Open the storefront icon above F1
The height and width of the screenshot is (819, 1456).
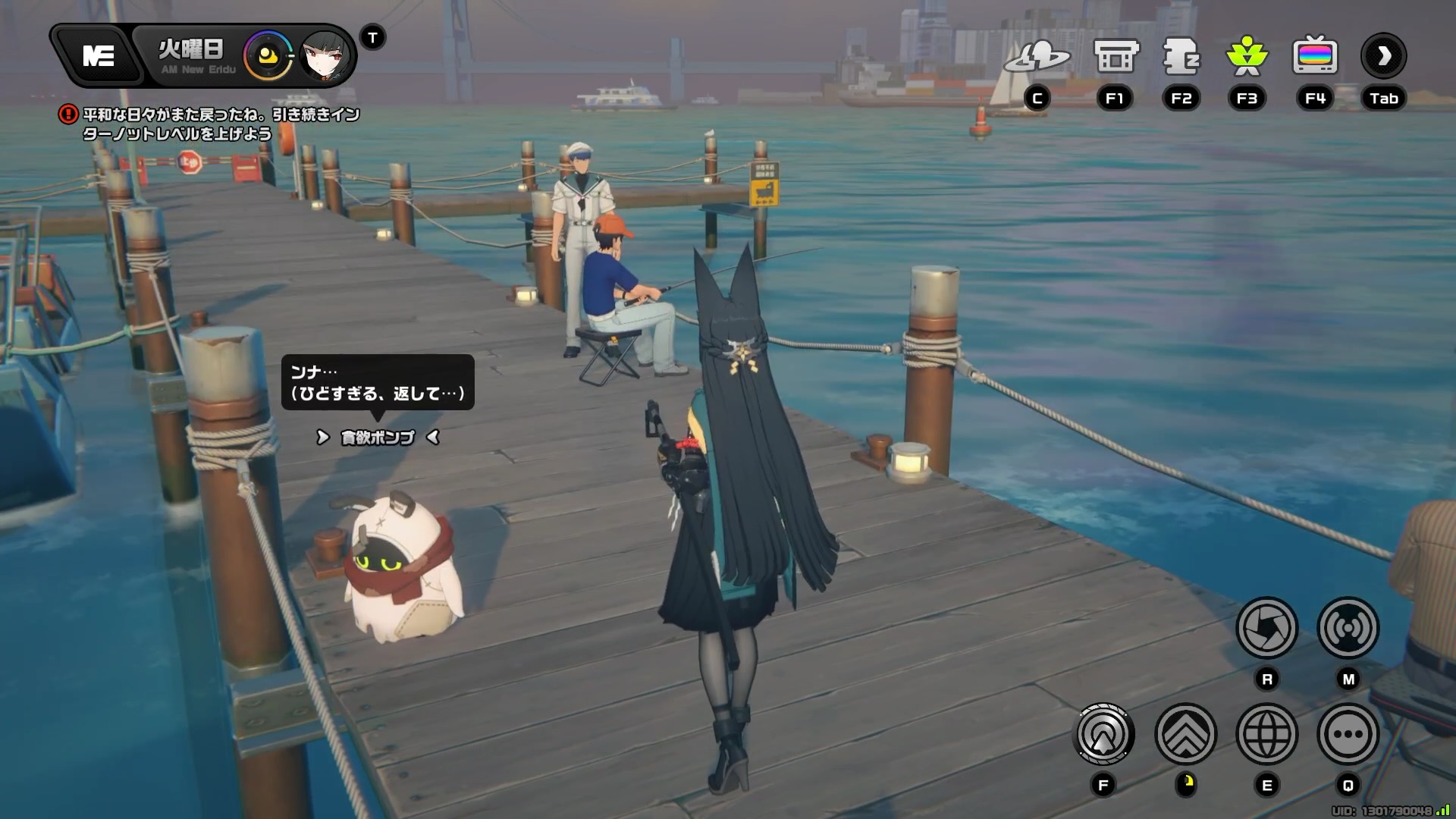click(x=1116, y=57)
